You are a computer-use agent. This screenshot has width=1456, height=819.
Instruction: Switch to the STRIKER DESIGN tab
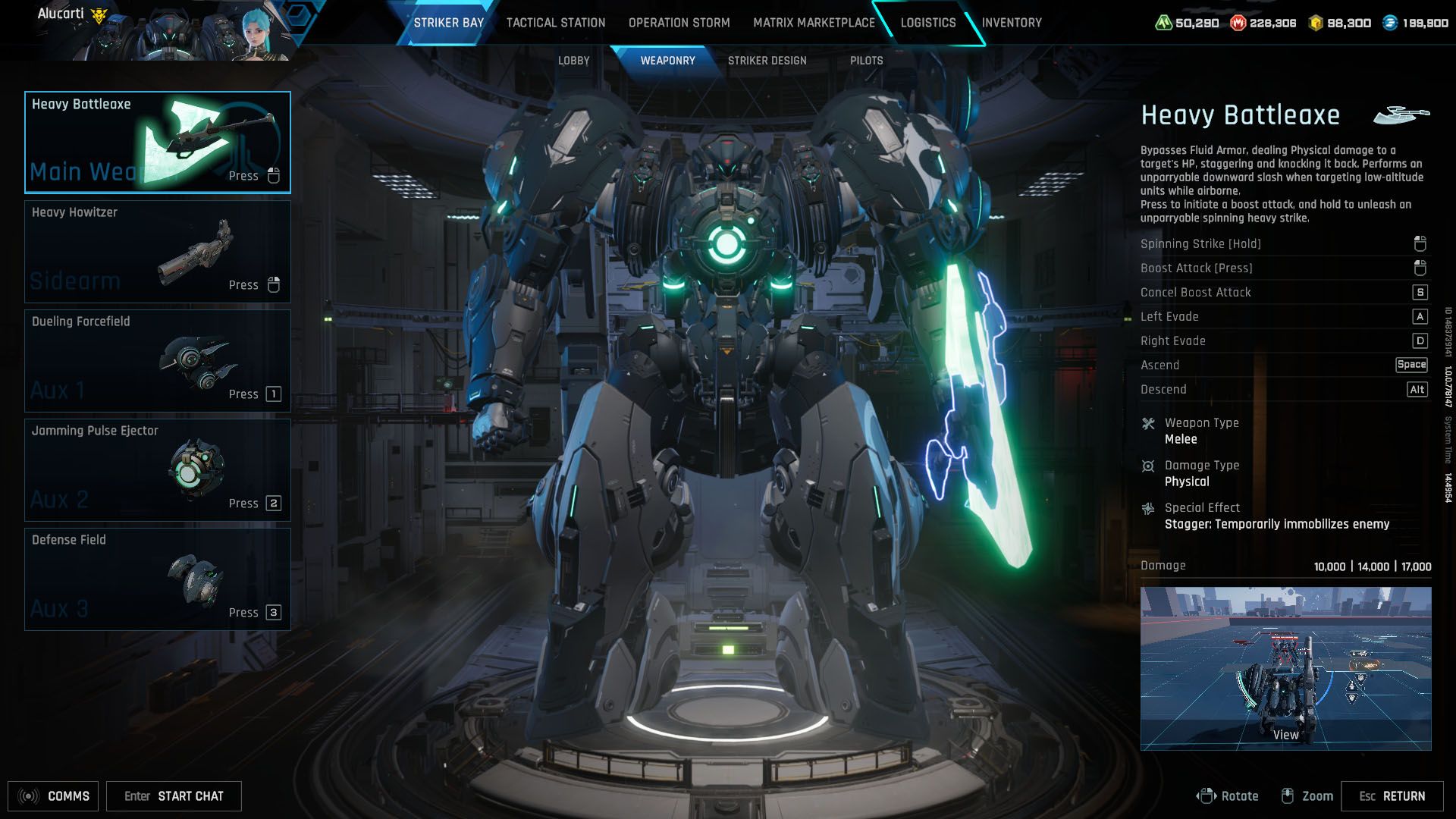(x=767, y=60)
